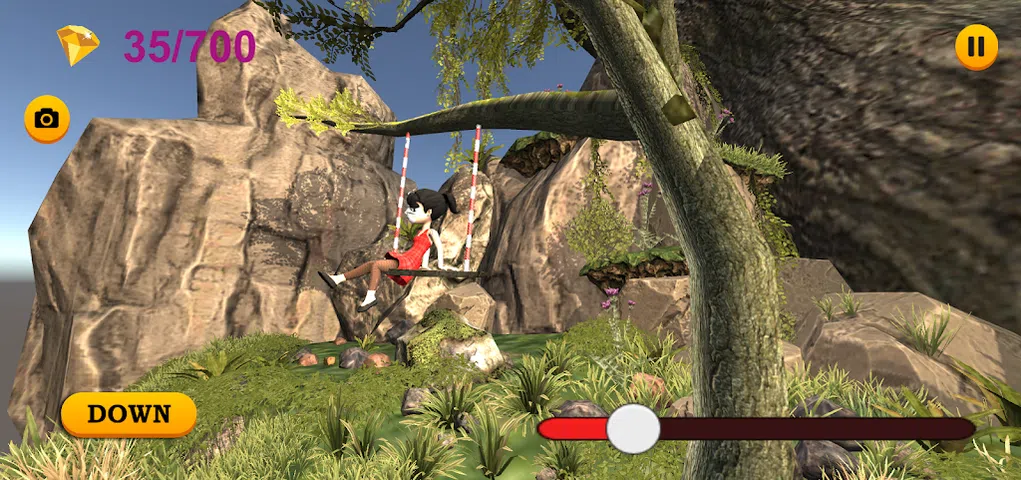Click the white knob on the red slider
Image resolution: width=1021 pixels, height=480 pixels.
(x=633, y=429)
